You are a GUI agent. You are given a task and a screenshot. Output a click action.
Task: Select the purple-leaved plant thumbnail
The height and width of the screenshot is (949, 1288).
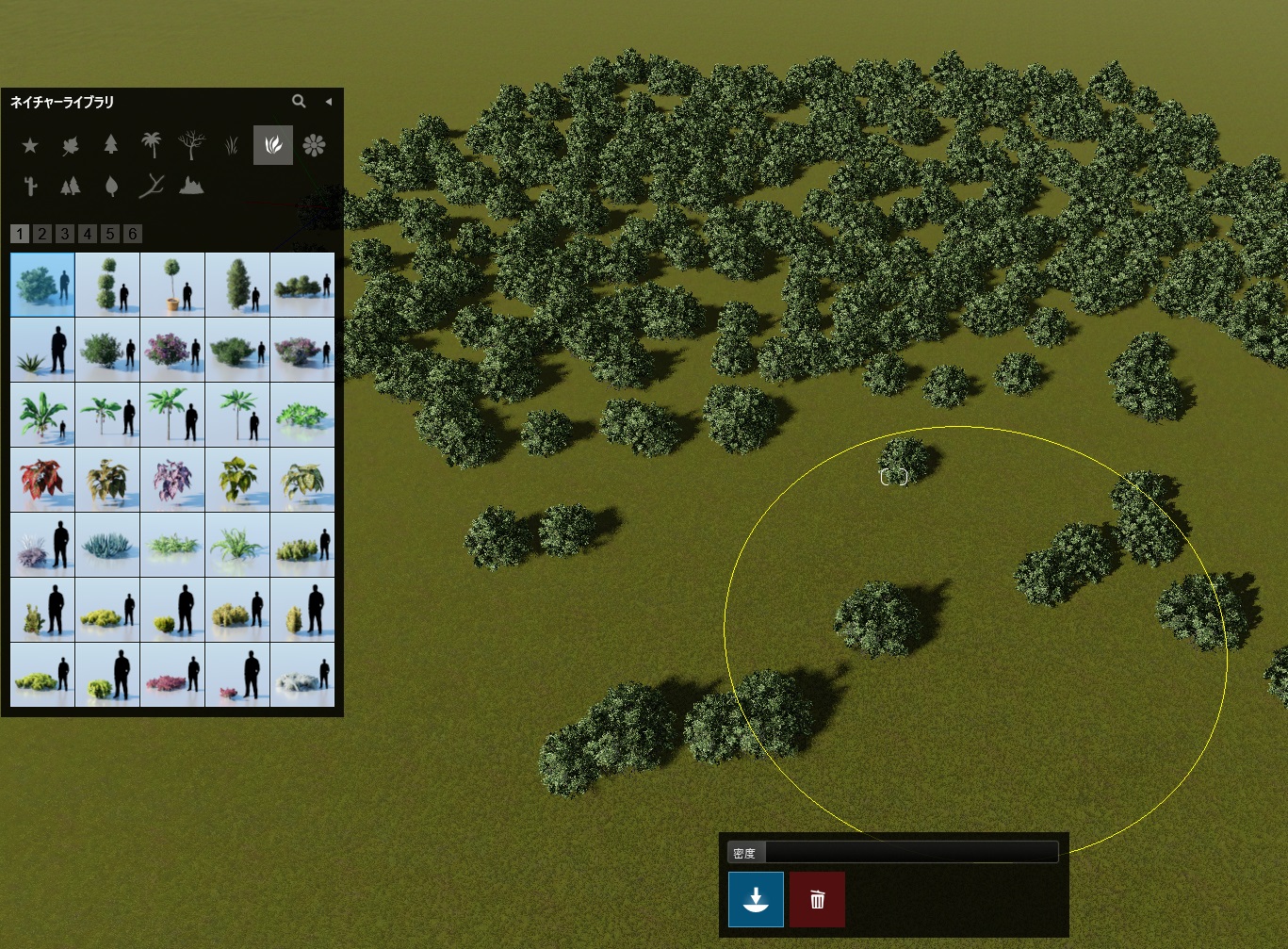172,479
